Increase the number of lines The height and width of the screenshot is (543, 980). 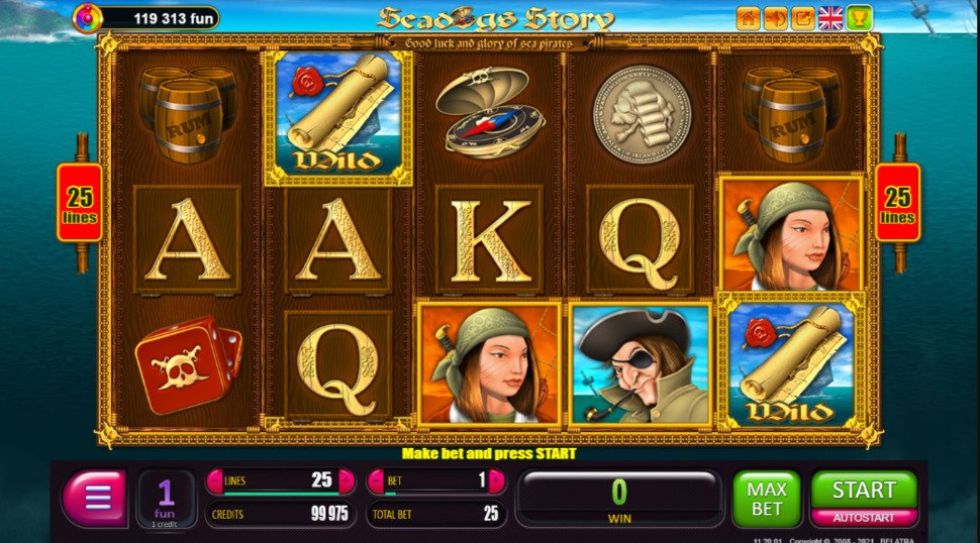click(346, 481)
